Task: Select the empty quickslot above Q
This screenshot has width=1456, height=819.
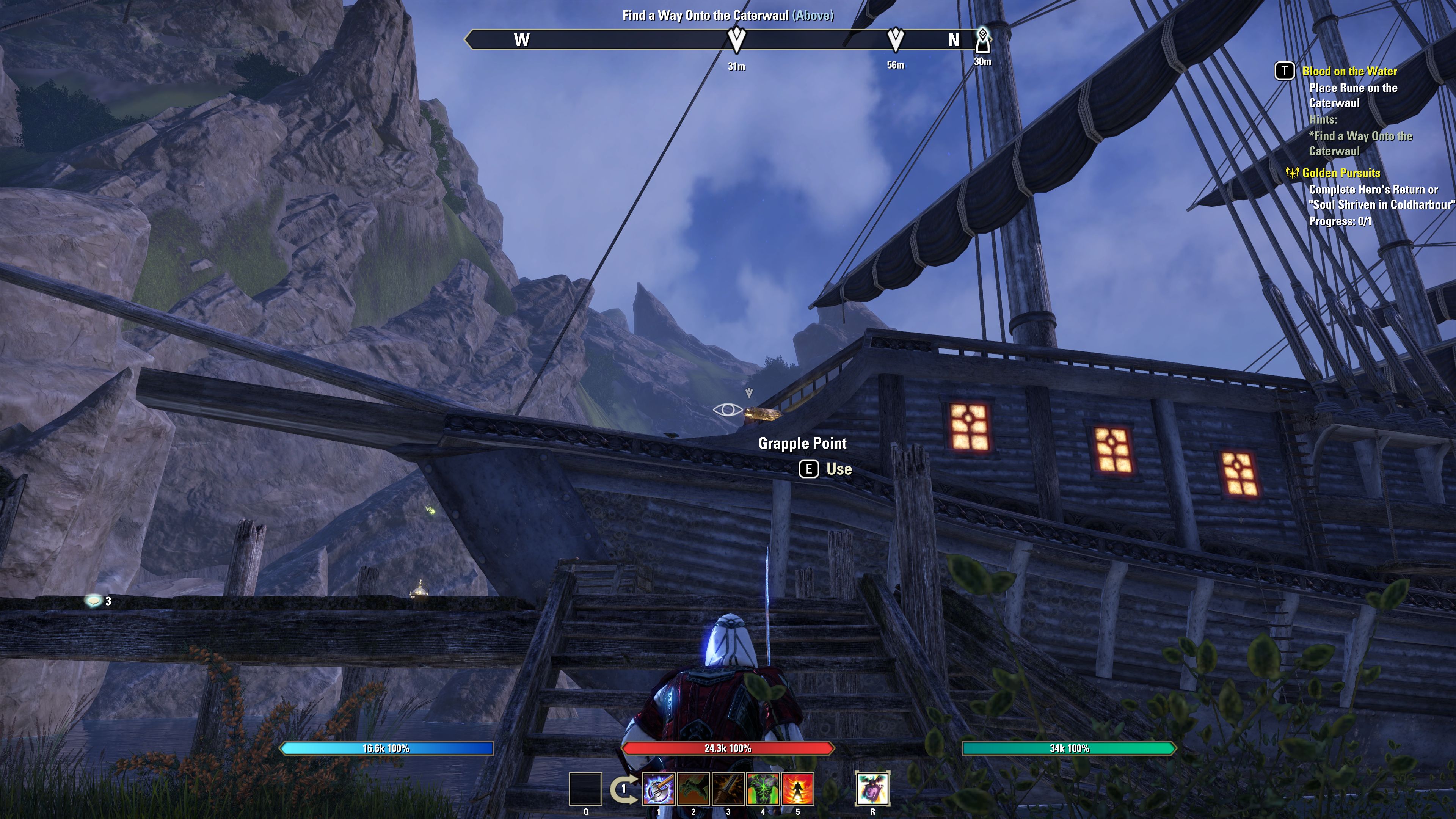Action: tap(585, 789)
